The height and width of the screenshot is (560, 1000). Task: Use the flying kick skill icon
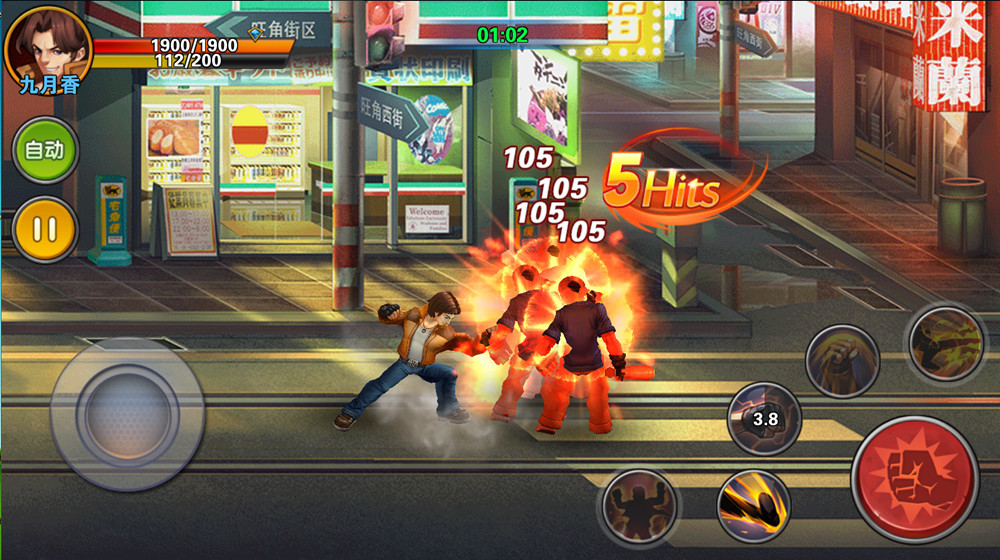[945, 343]
